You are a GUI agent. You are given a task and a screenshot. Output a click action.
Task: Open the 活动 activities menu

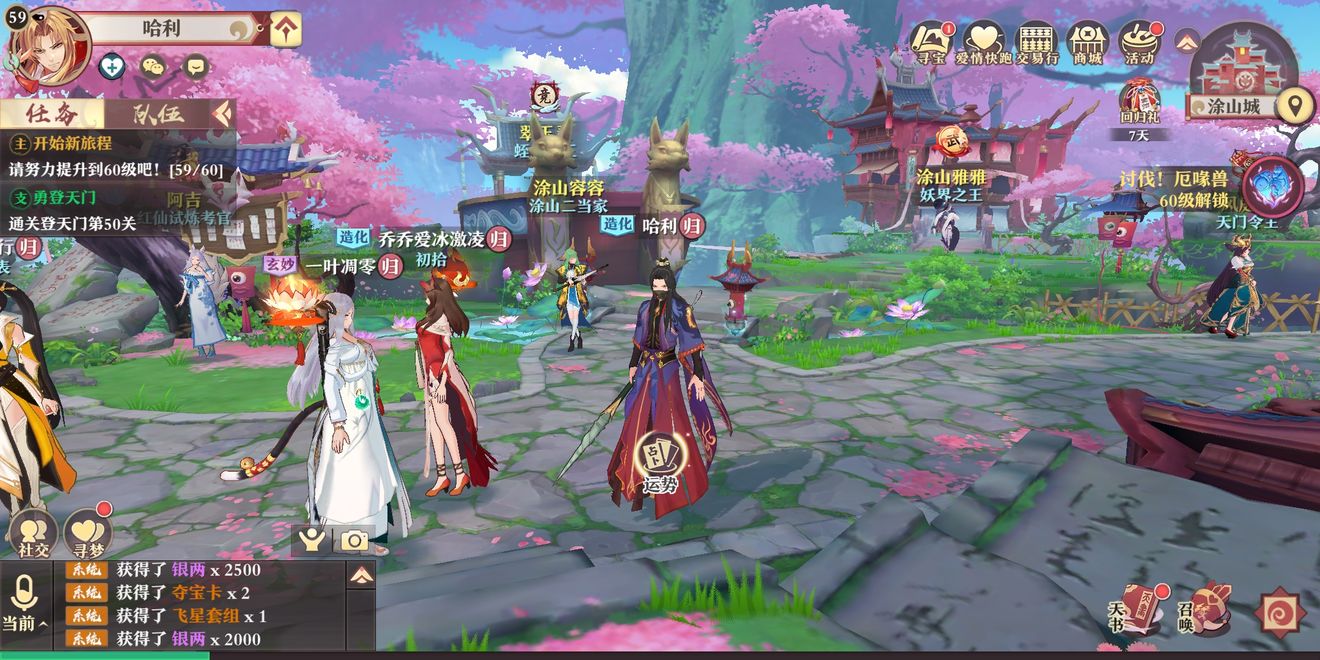(1139, 43)
